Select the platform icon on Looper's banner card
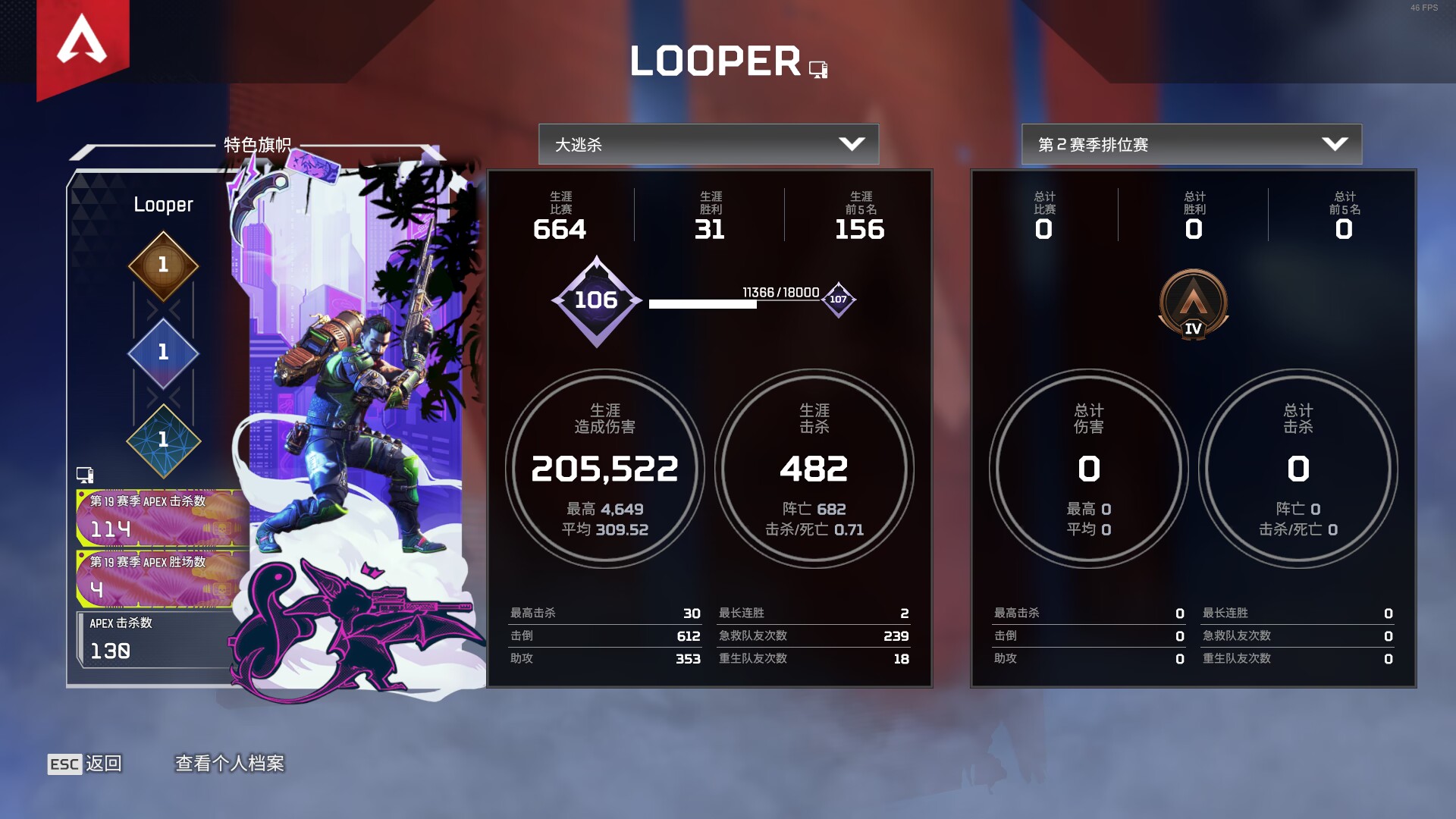This screenshot has height=819, width=1456. (86, 474)
